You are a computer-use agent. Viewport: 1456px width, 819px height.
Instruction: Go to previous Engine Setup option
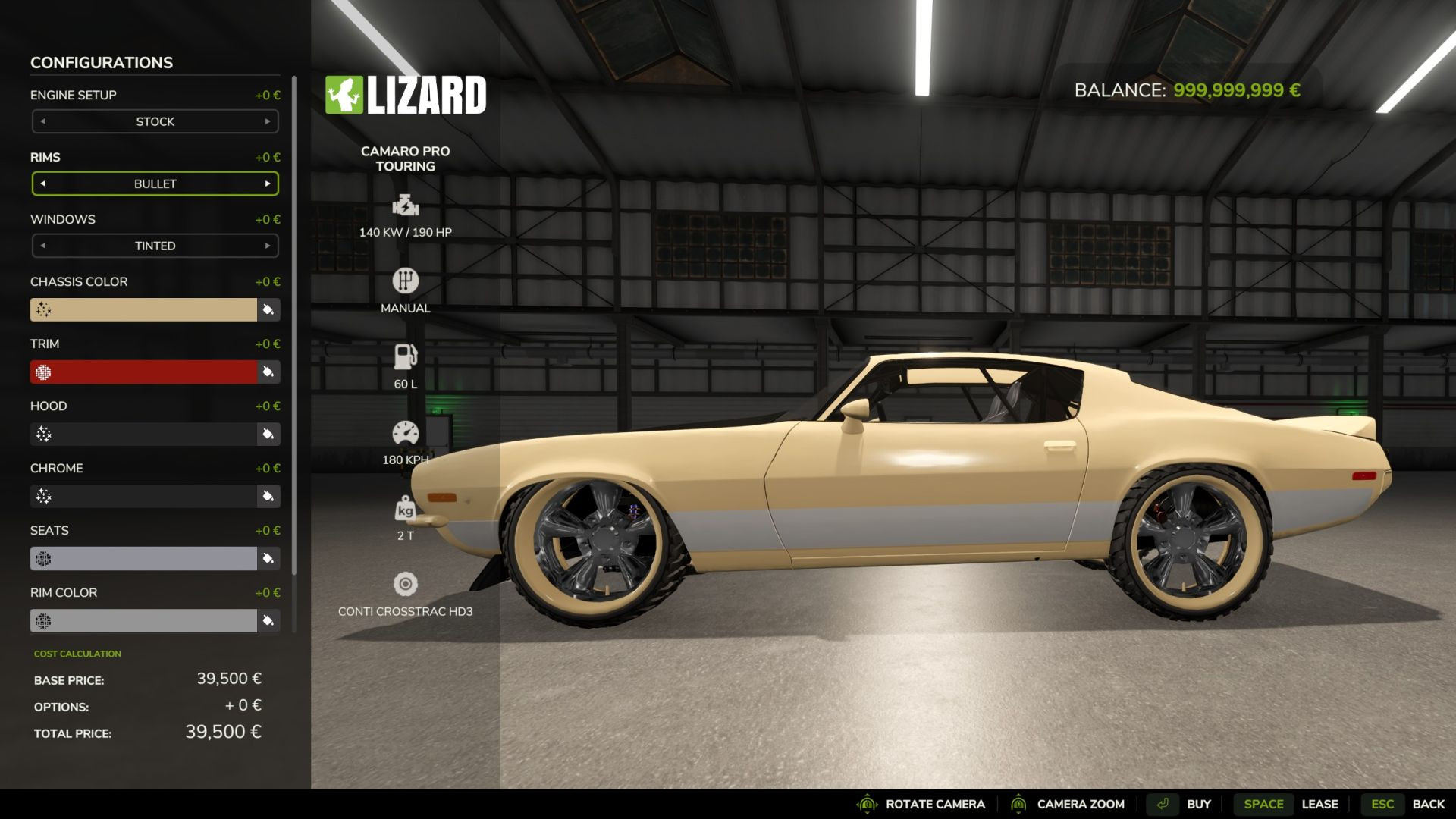(43, 121)
